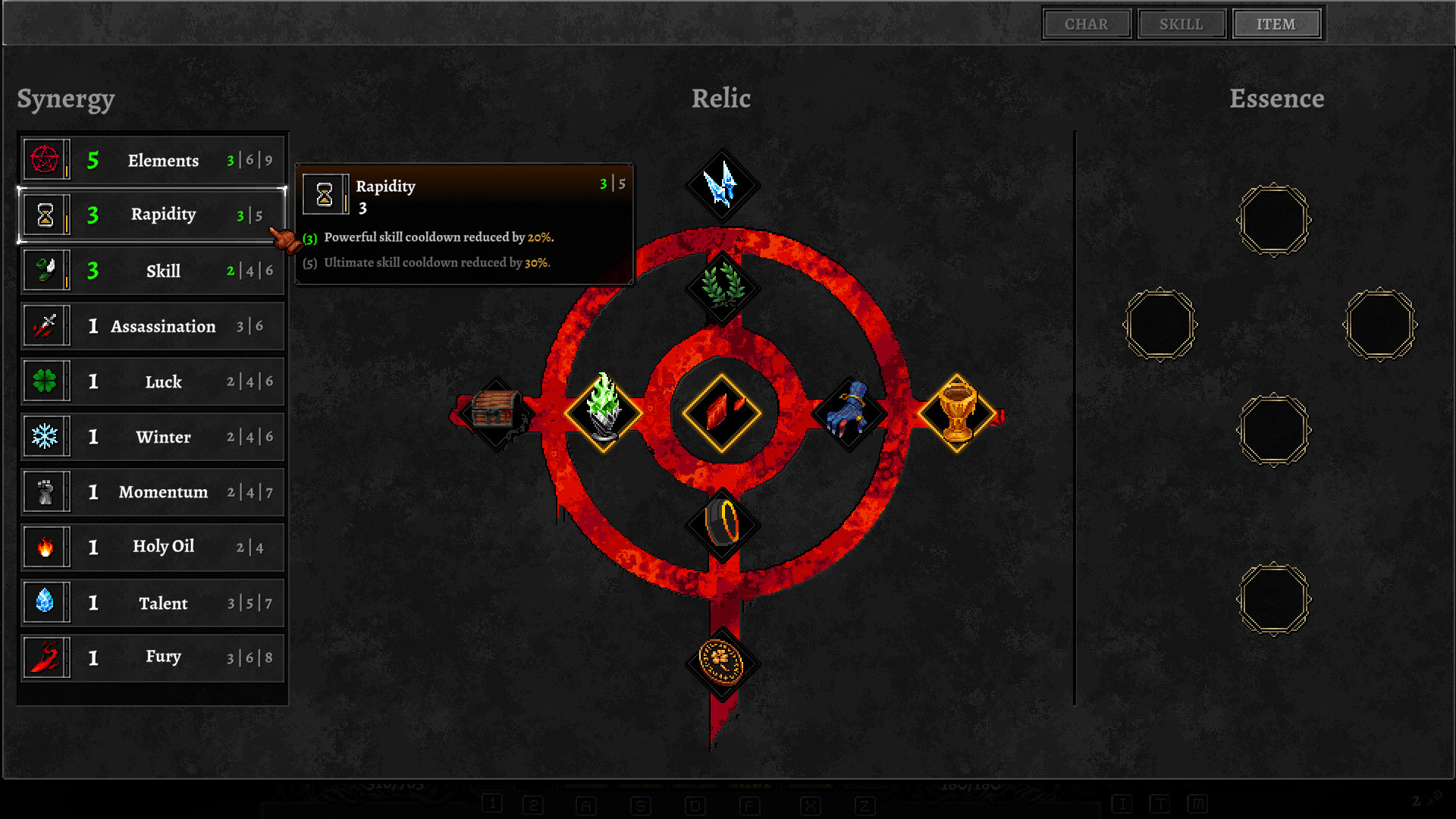Click the topmost empty Essence slot
This screenshot has height=819, width=1456.
pyautogui.click(x=1273, y=221)
